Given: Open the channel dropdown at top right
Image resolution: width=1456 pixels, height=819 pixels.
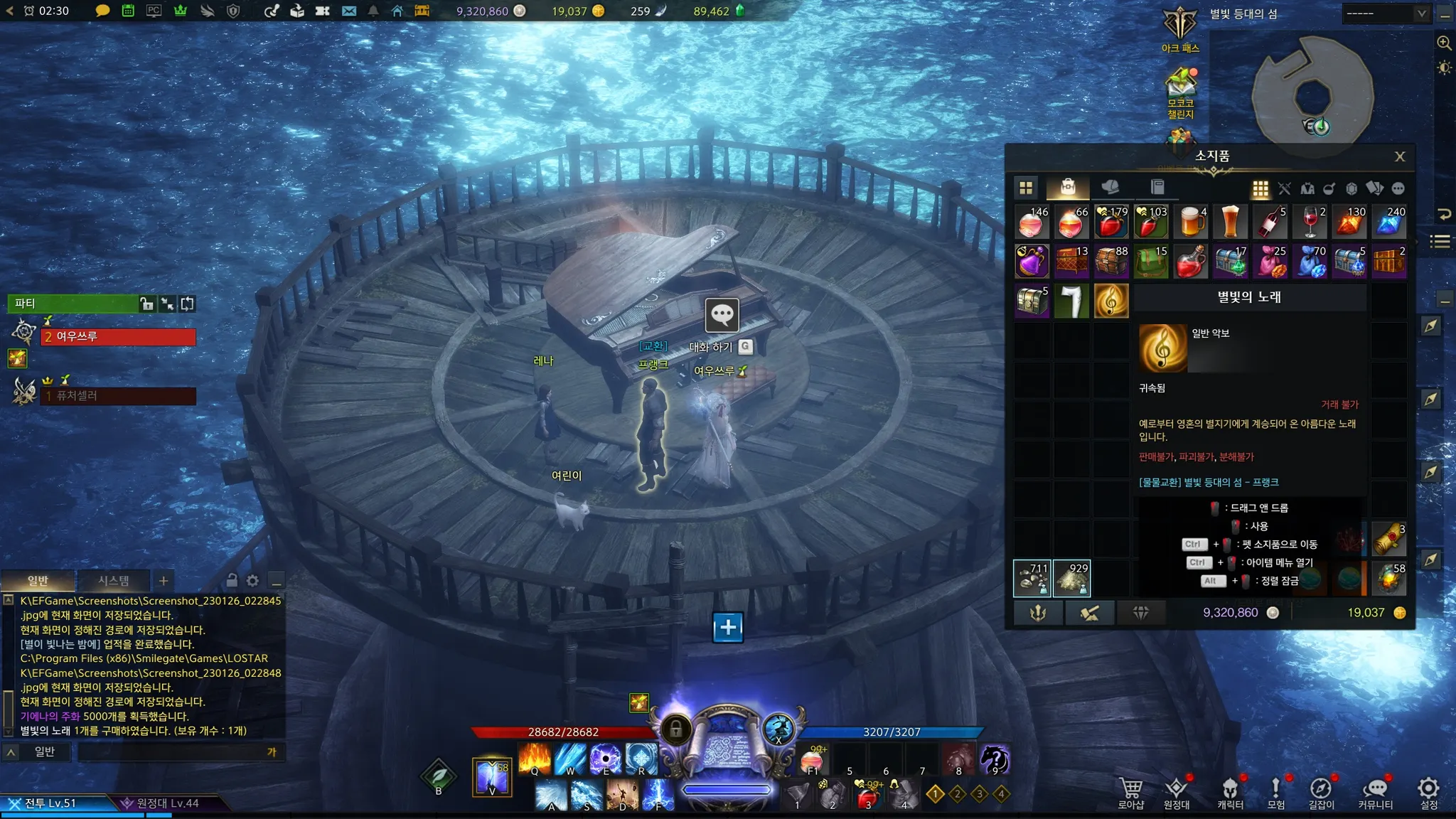Looking at the screenshot, I should 1386,14.
